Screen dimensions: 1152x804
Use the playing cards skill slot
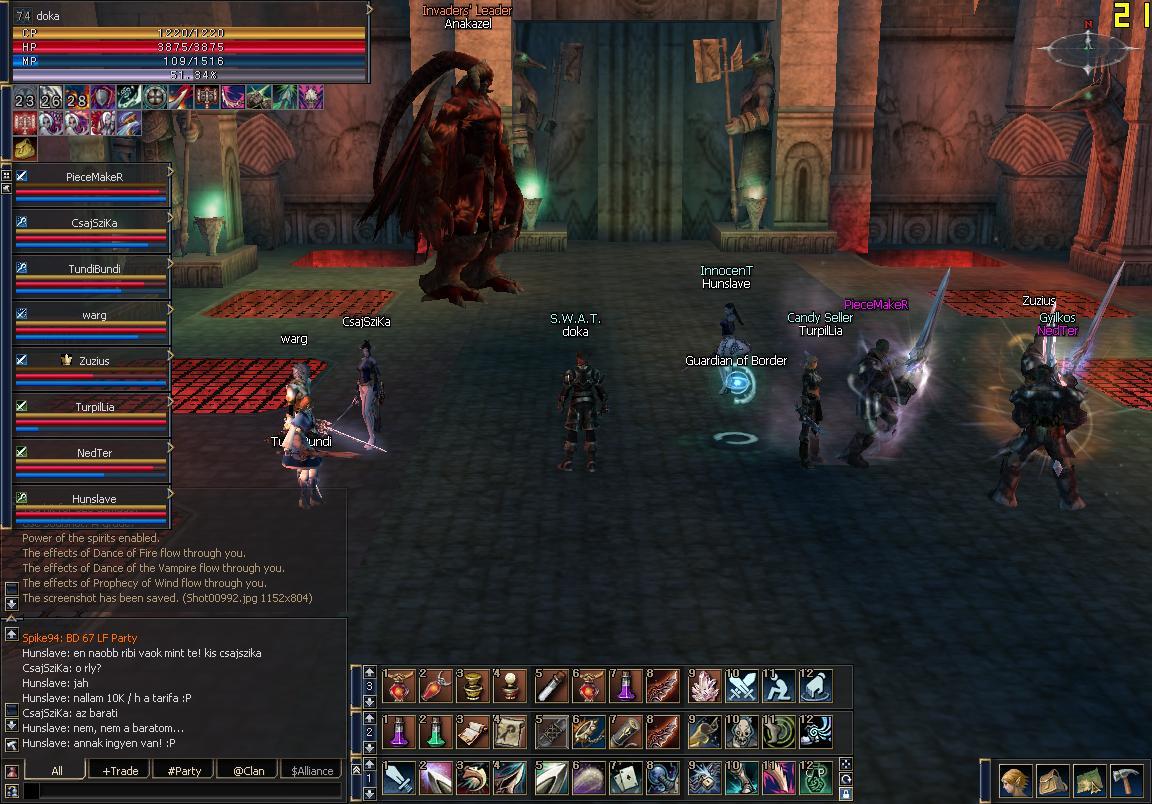[626, 778]
